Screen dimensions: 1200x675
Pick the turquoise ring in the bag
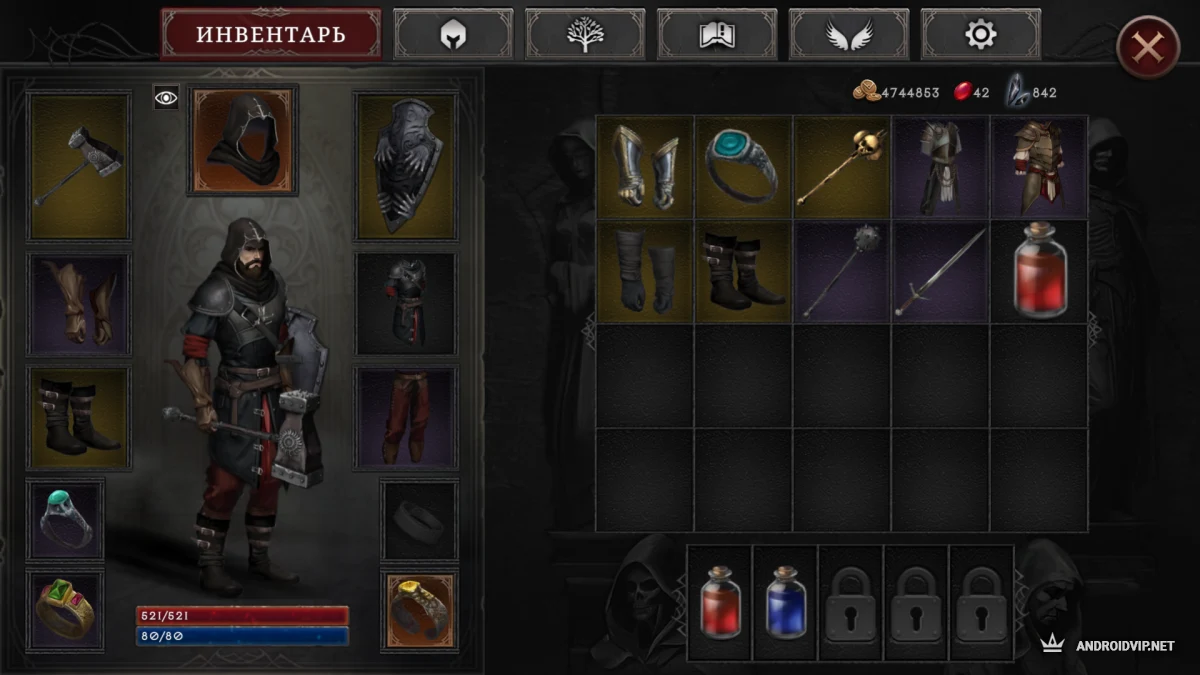click(743, 166)
